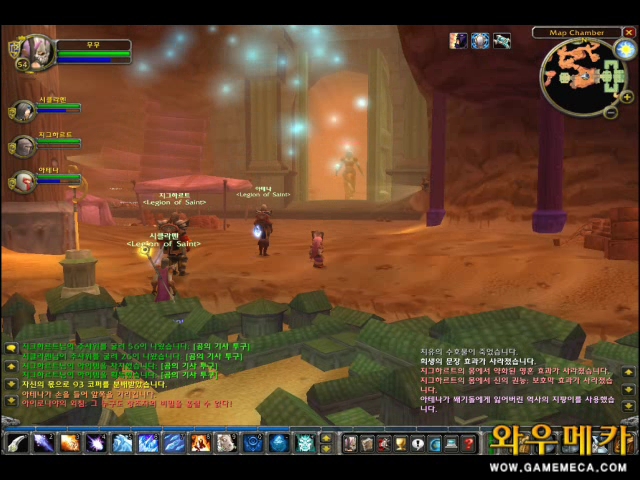Cast the fire spell in action bar
This screenshot has width=640, height=480.
[69, 442]
